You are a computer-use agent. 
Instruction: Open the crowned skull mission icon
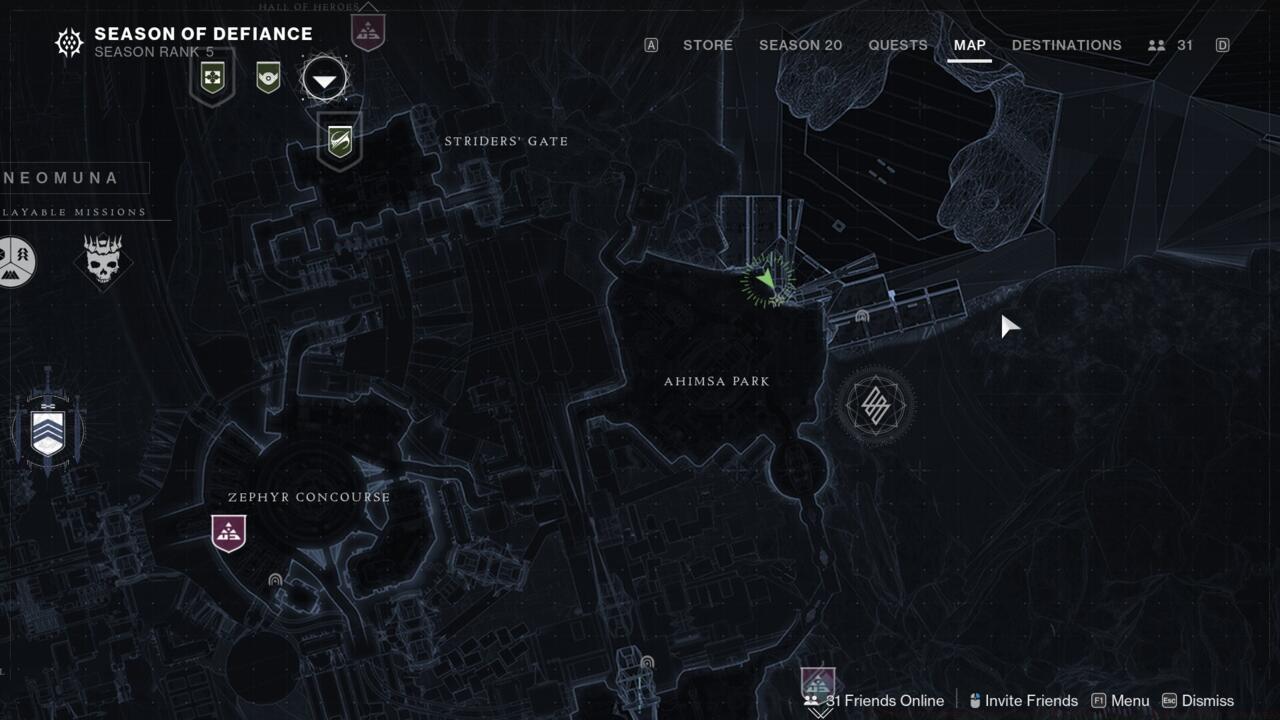coord(103,263)
